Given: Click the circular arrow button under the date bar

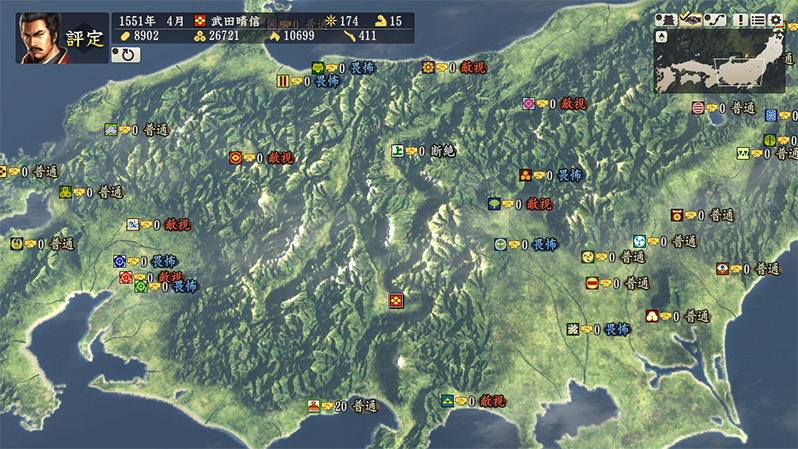Looking at the screenshot, I should (x=128, y=55).
